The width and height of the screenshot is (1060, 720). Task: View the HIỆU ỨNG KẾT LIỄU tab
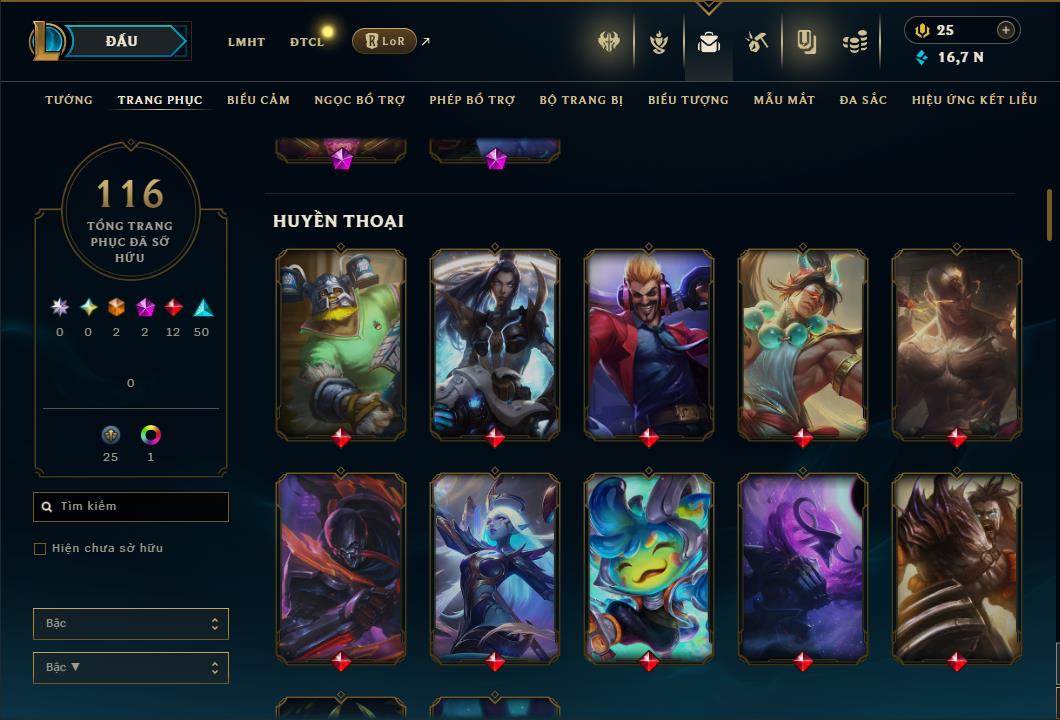975,100
